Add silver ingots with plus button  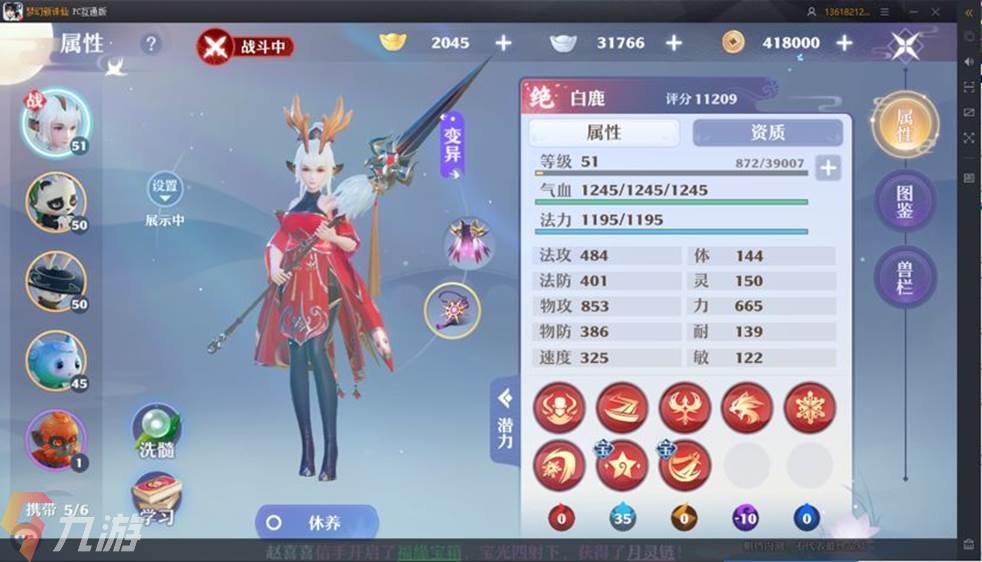[x=673, y=43]
